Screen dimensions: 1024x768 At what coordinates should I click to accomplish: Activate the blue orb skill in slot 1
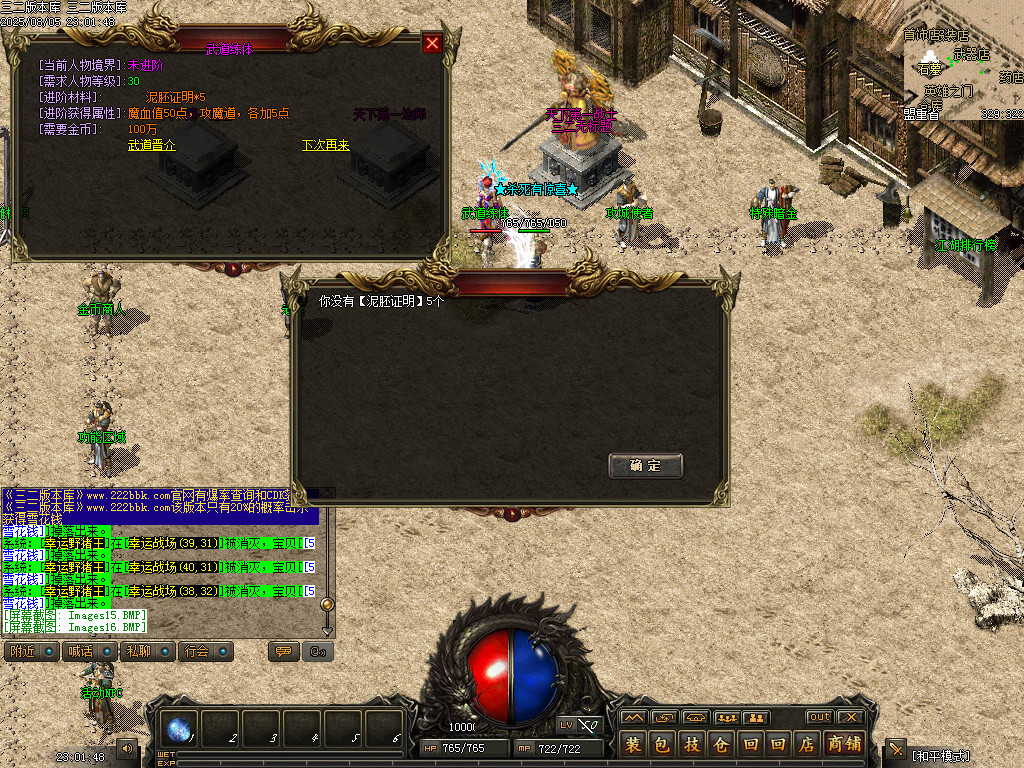coord(181,730)
